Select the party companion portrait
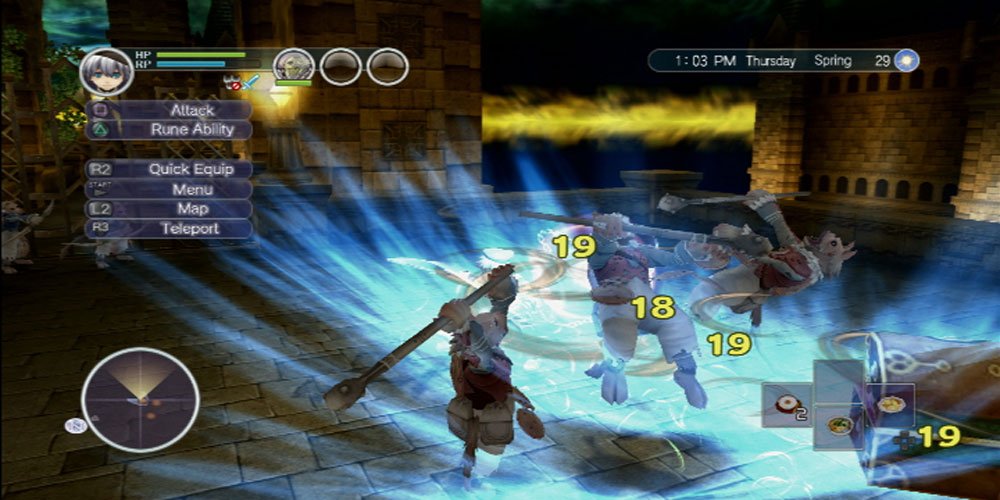Viewport: 1000px width, 500px height. tap(293, 67)
